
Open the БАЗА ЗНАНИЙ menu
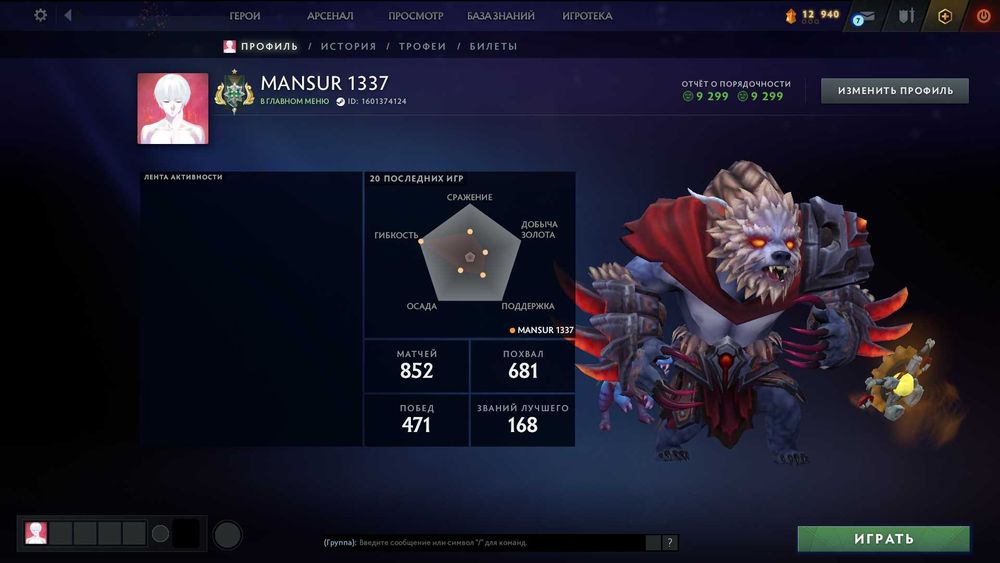pyautogui.click(x=501, y=16)
